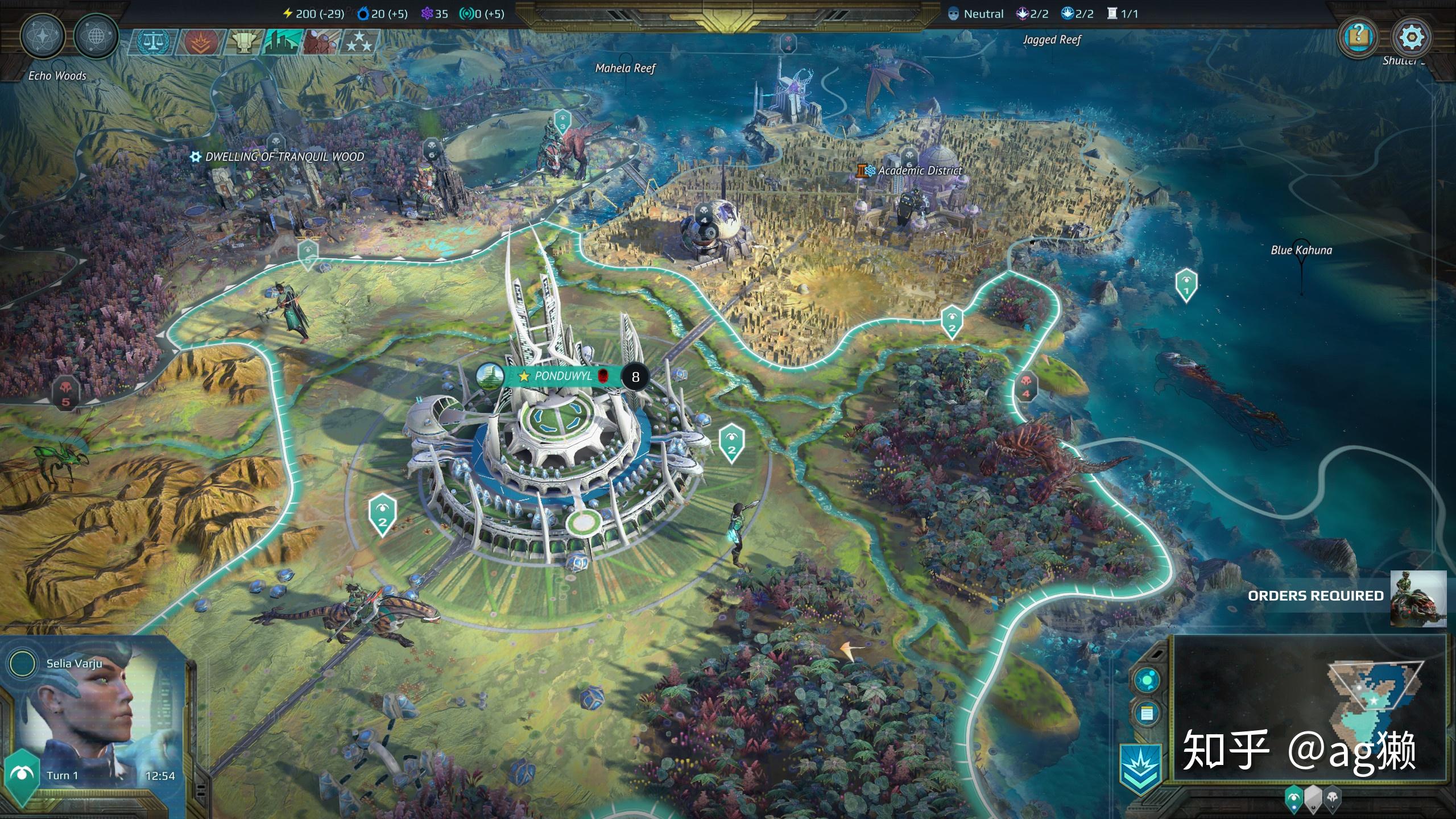Screen dimensions: 1456x819
Task: Toggle the orbital view button beside the minimap
Action: tap(1147, 680)
